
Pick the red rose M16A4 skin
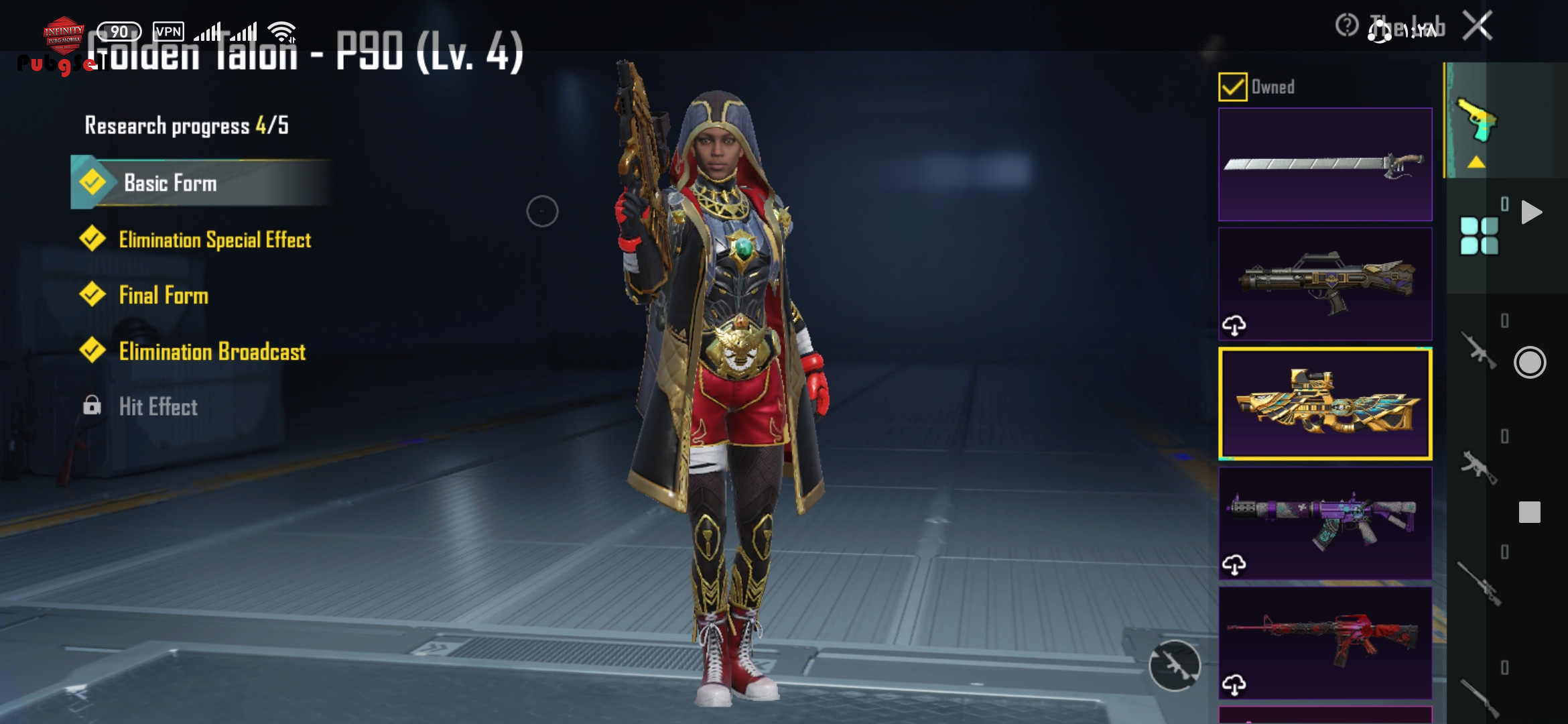tap(1325, 643)
